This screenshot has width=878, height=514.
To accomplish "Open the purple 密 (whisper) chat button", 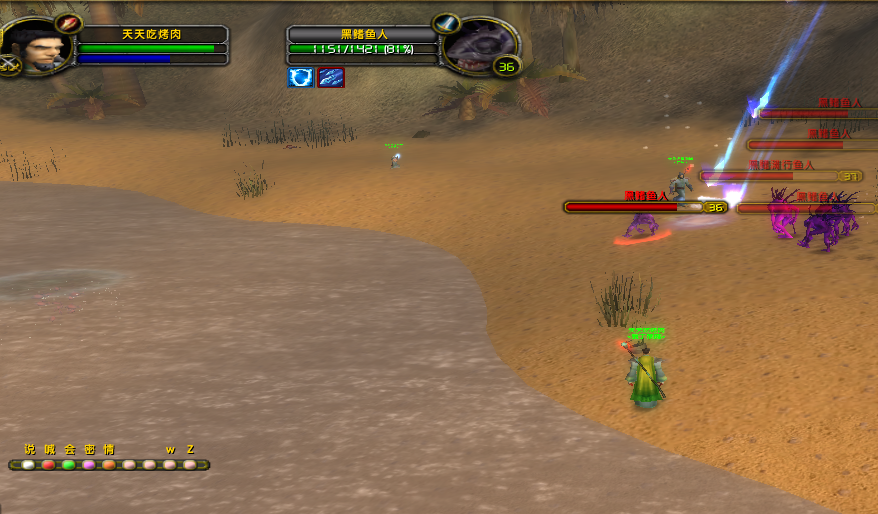I will tap(89, 465).
